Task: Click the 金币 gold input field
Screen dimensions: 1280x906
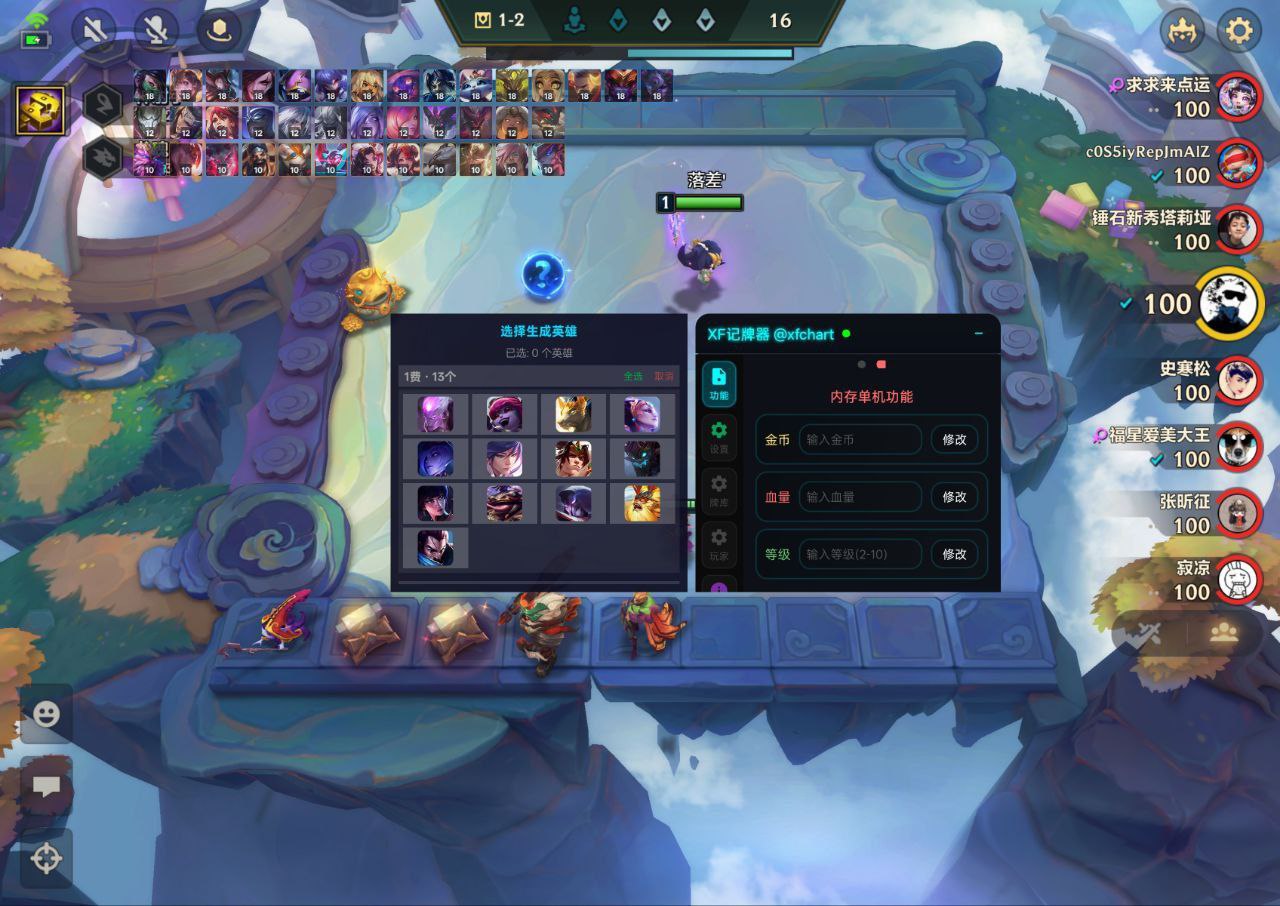Action: (860, 440)
